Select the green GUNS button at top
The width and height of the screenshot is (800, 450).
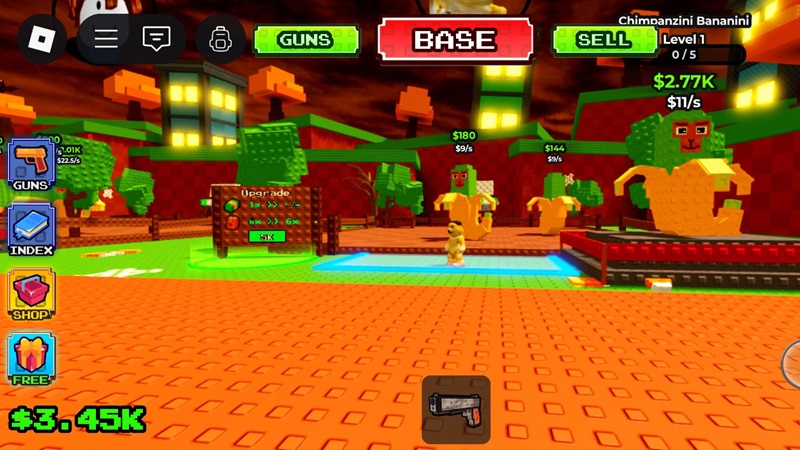click(x=305, y=40)
